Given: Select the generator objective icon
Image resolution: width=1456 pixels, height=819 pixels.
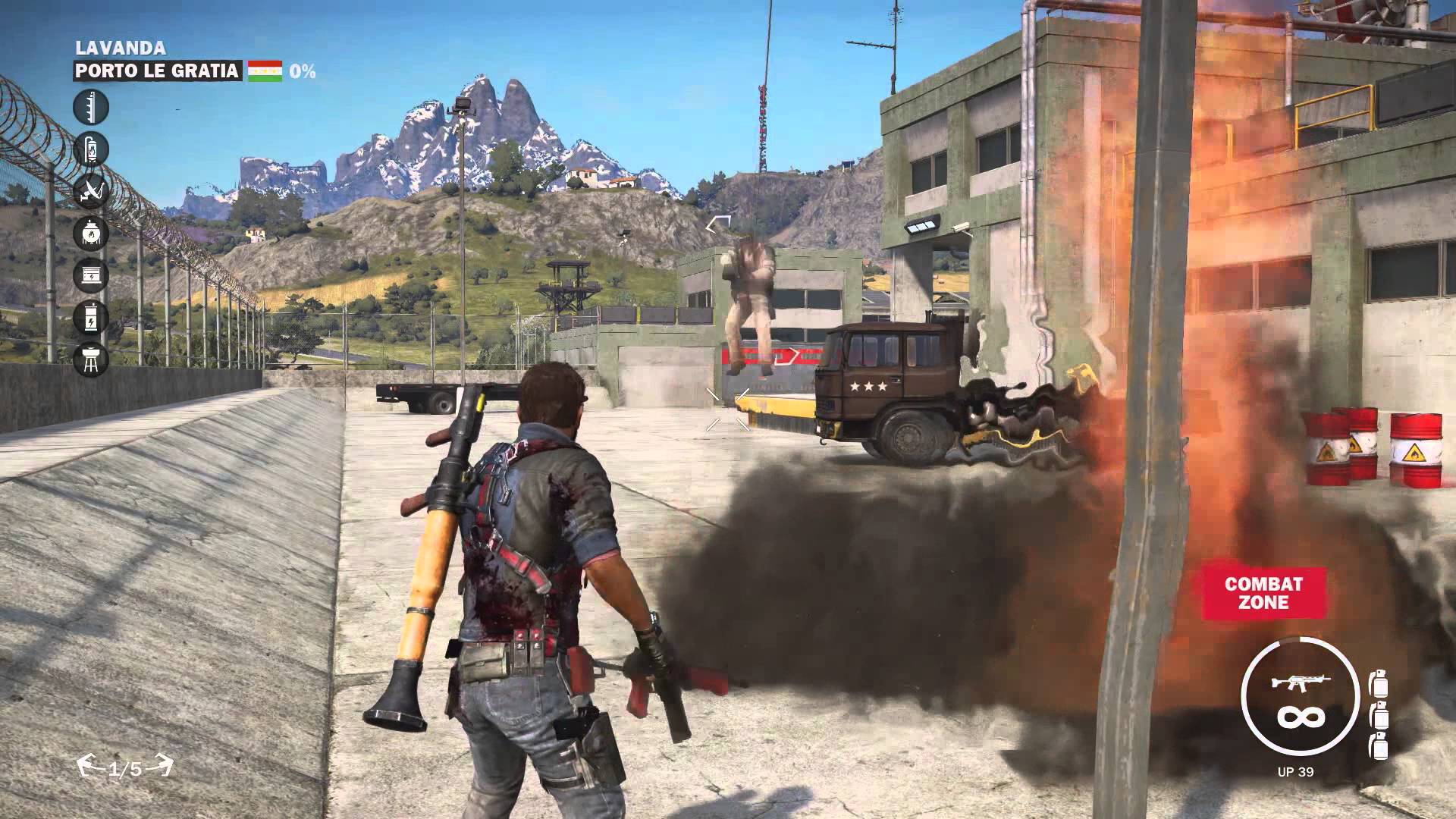Looking at the screenshot, I should [91, 274].
